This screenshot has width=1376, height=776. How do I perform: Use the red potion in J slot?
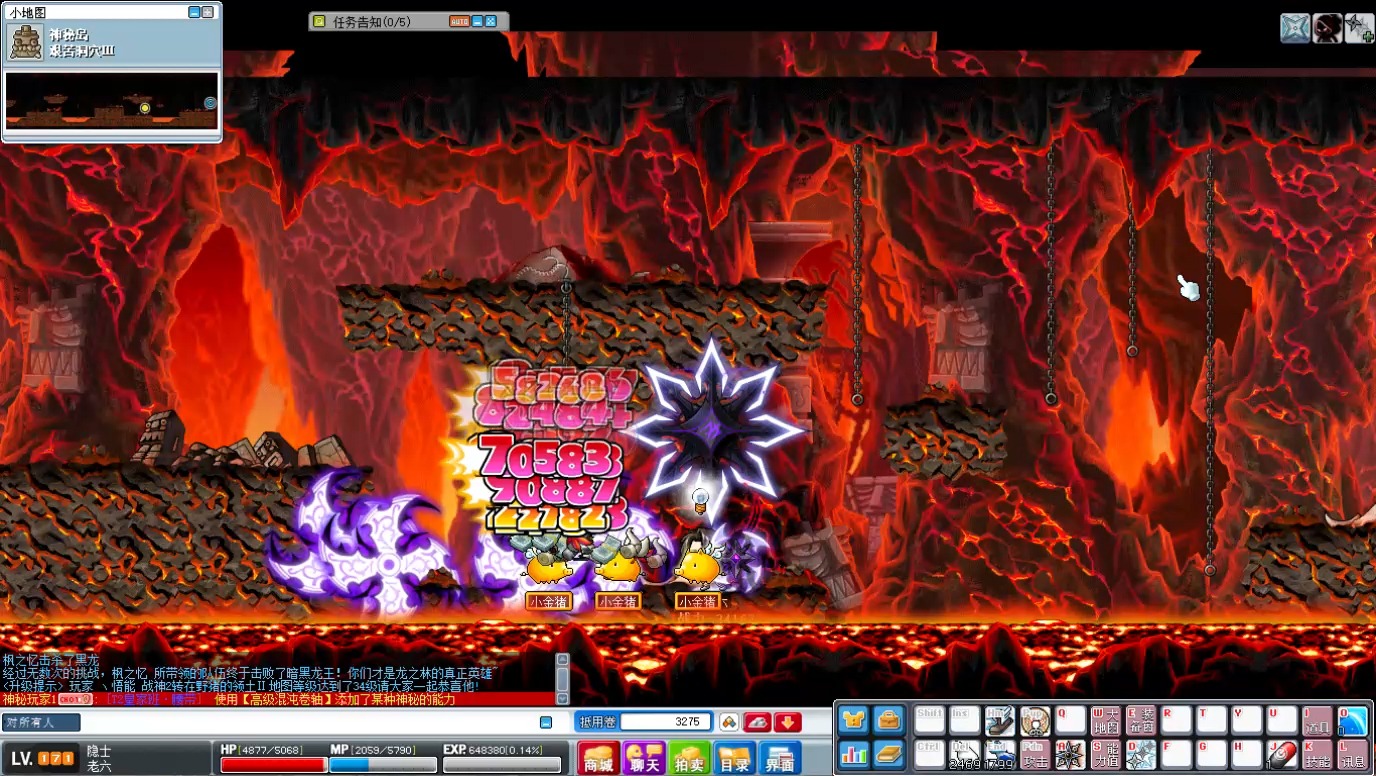[x=1281, y=754]
